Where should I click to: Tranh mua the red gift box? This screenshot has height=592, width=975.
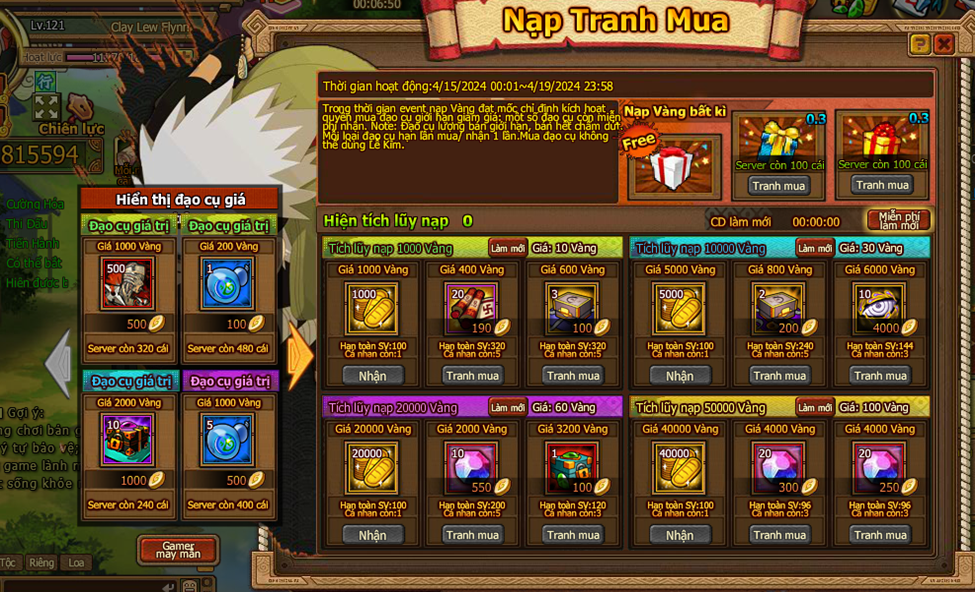tap(882, 184)
